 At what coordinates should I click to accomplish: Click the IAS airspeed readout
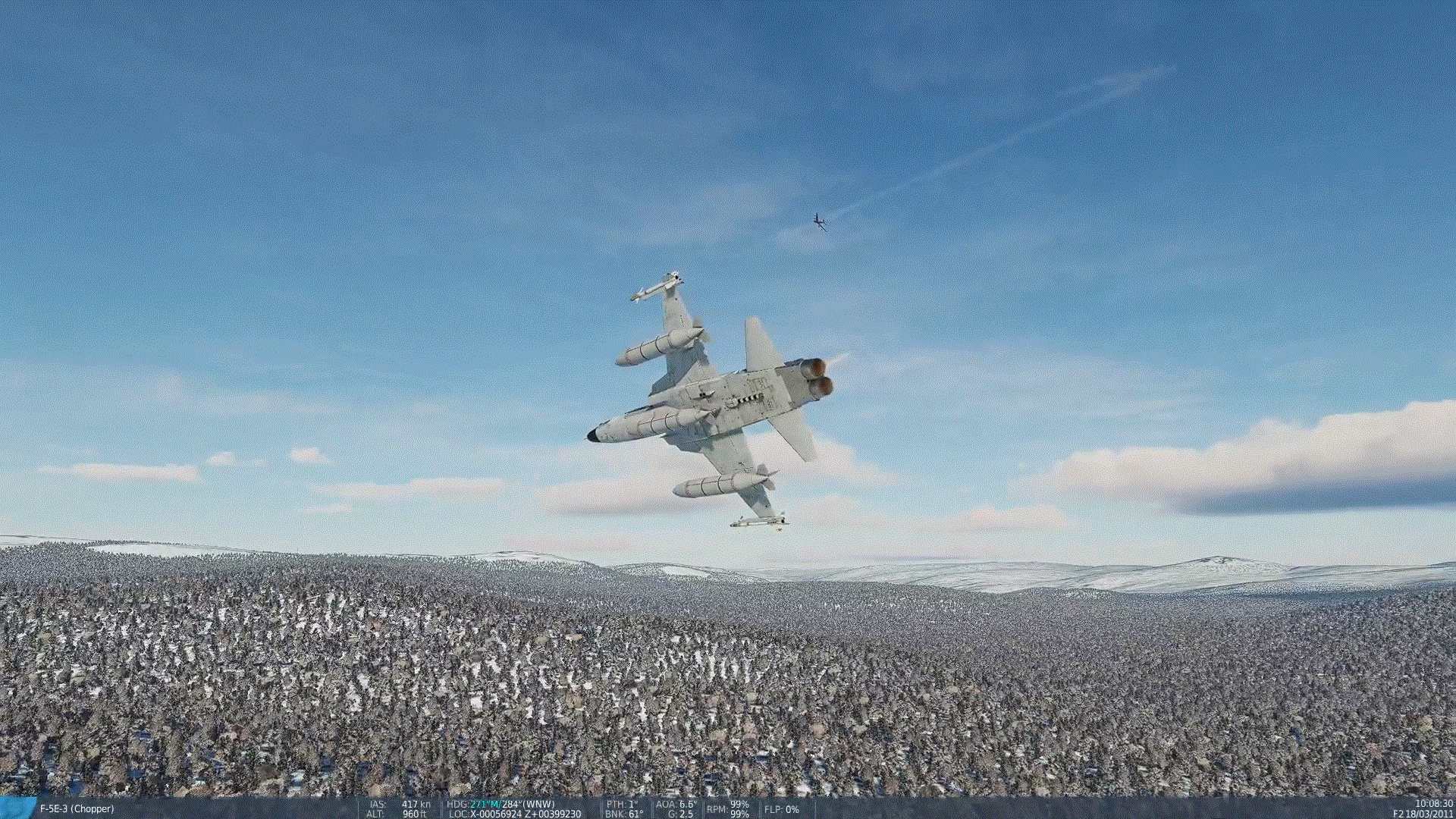pyautogui.click(x=402, y=805)
